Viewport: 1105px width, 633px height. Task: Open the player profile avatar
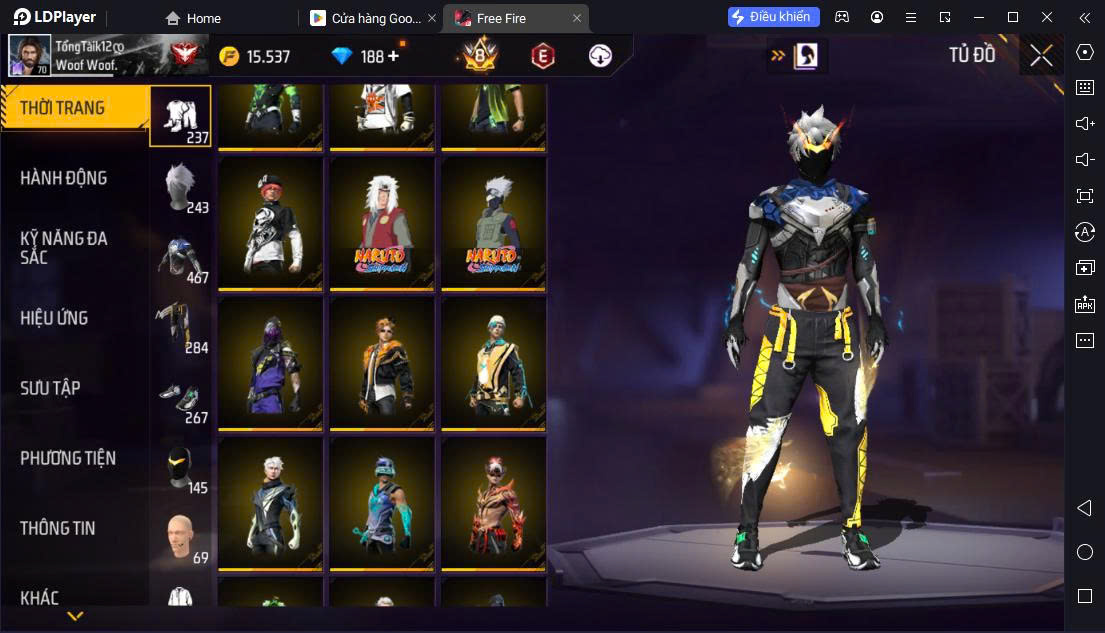coord(30,56)
